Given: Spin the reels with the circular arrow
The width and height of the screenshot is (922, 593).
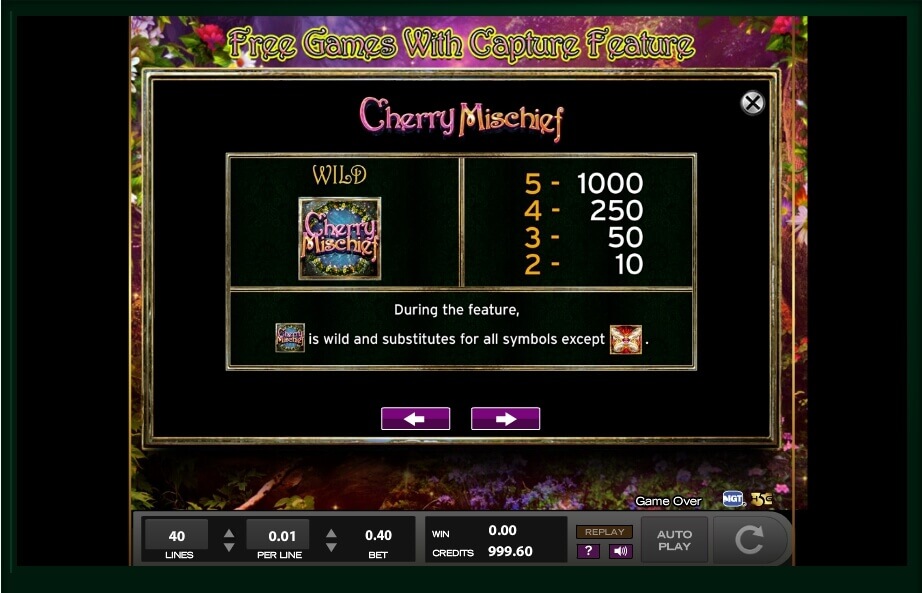Looking at the screenshot, I should [749, 540].
